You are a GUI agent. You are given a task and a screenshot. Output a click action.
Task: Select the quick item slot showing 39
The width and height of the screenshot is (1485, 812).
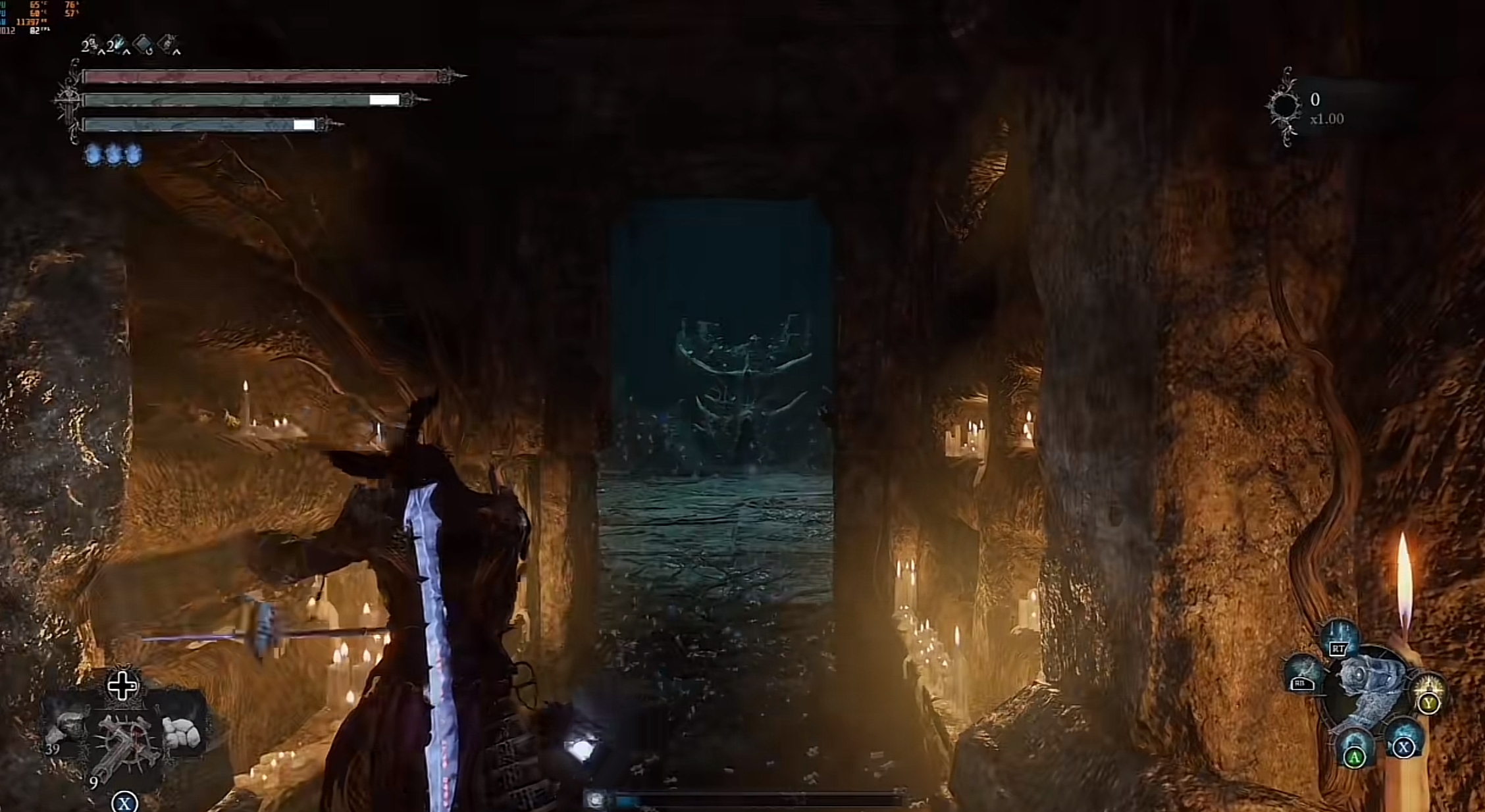pos(67,729)
